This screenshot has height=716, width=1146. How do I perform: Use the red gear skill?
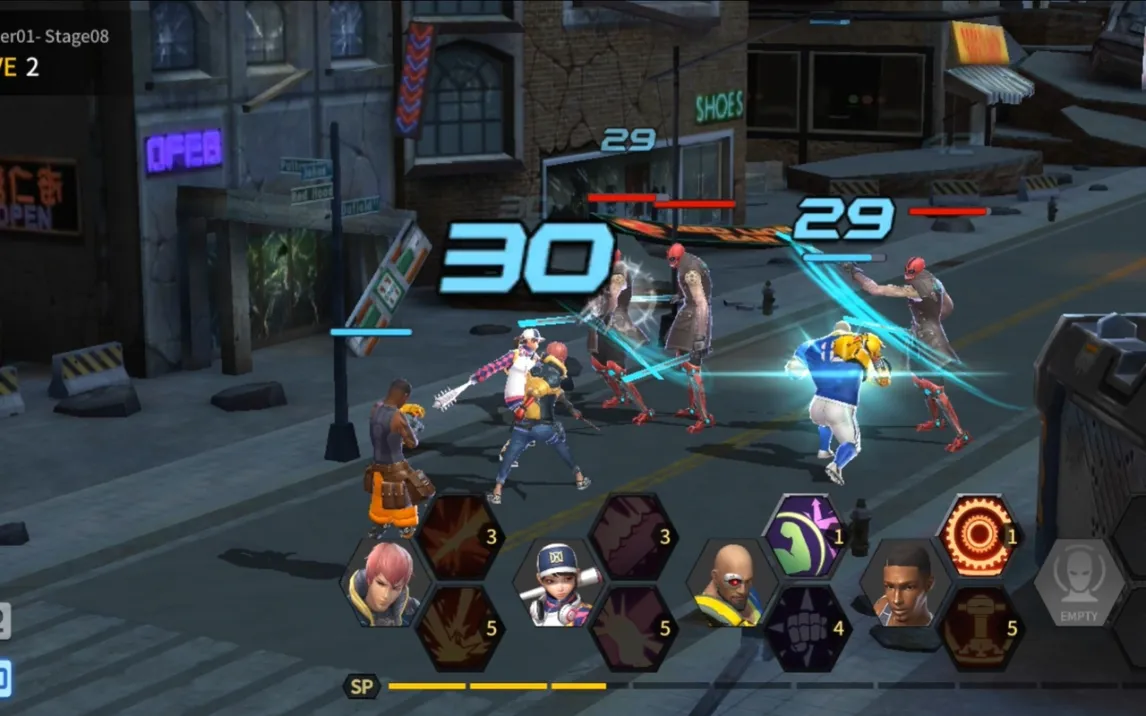coord(978,536)
